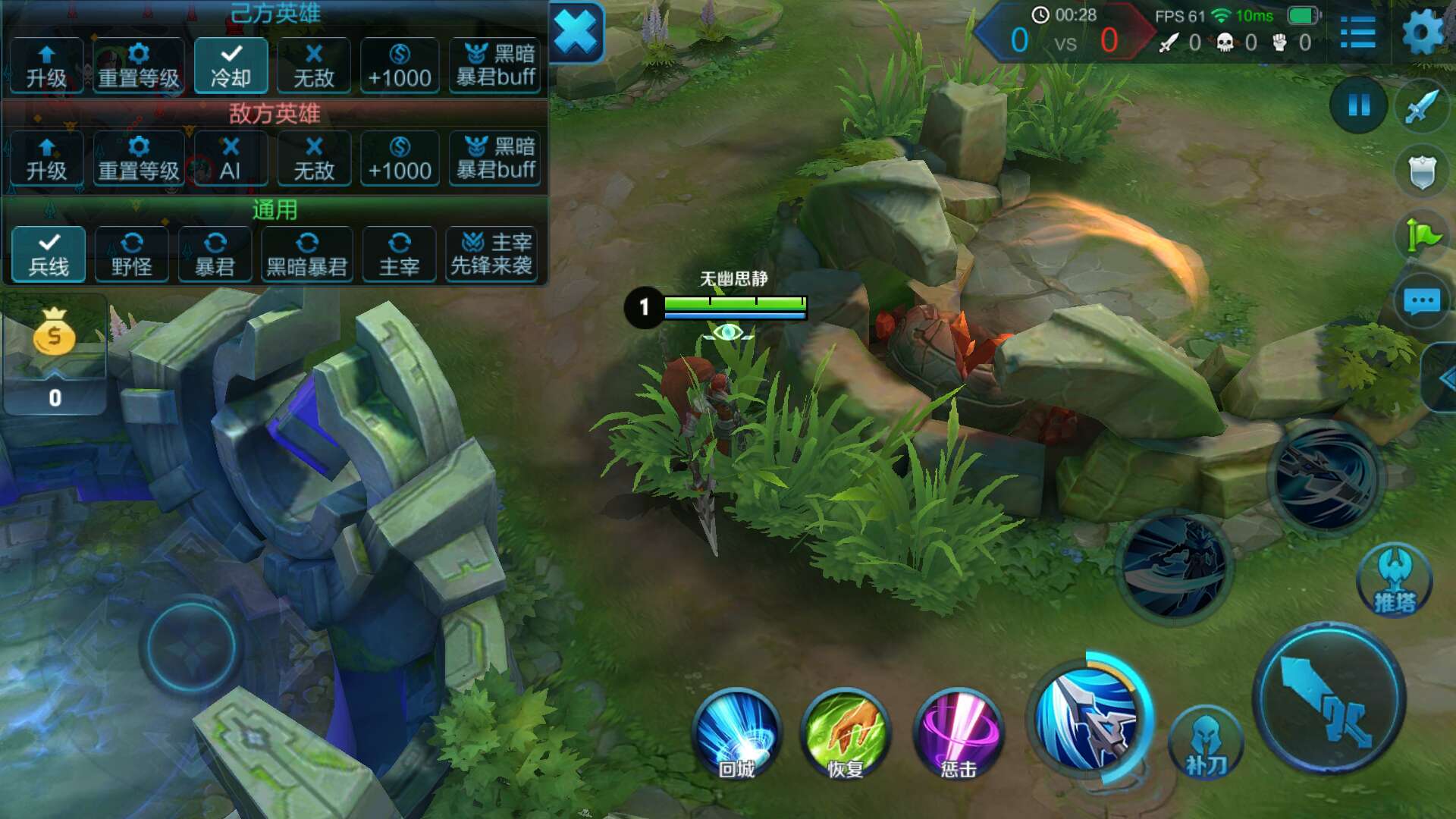Respawn the 黑暗暴君 dark tyrant
Screen dimensions: 1456x819
(307, 254)
